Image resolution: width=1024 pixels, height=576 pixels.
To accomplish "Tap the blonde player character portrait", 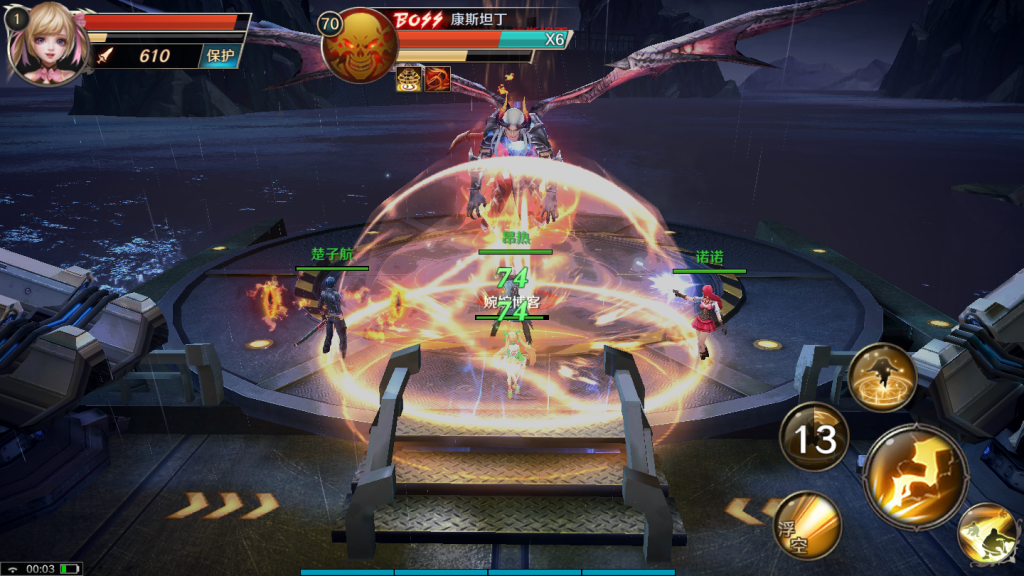I will [45, 42].
